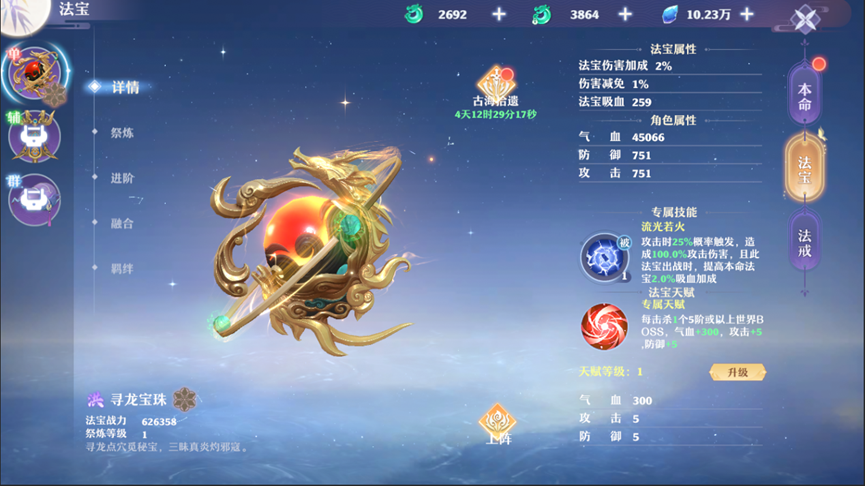This screenshot has height=486, width=865.
Task: Select the 辅 support treasure slot
Action: pos(35,137)
